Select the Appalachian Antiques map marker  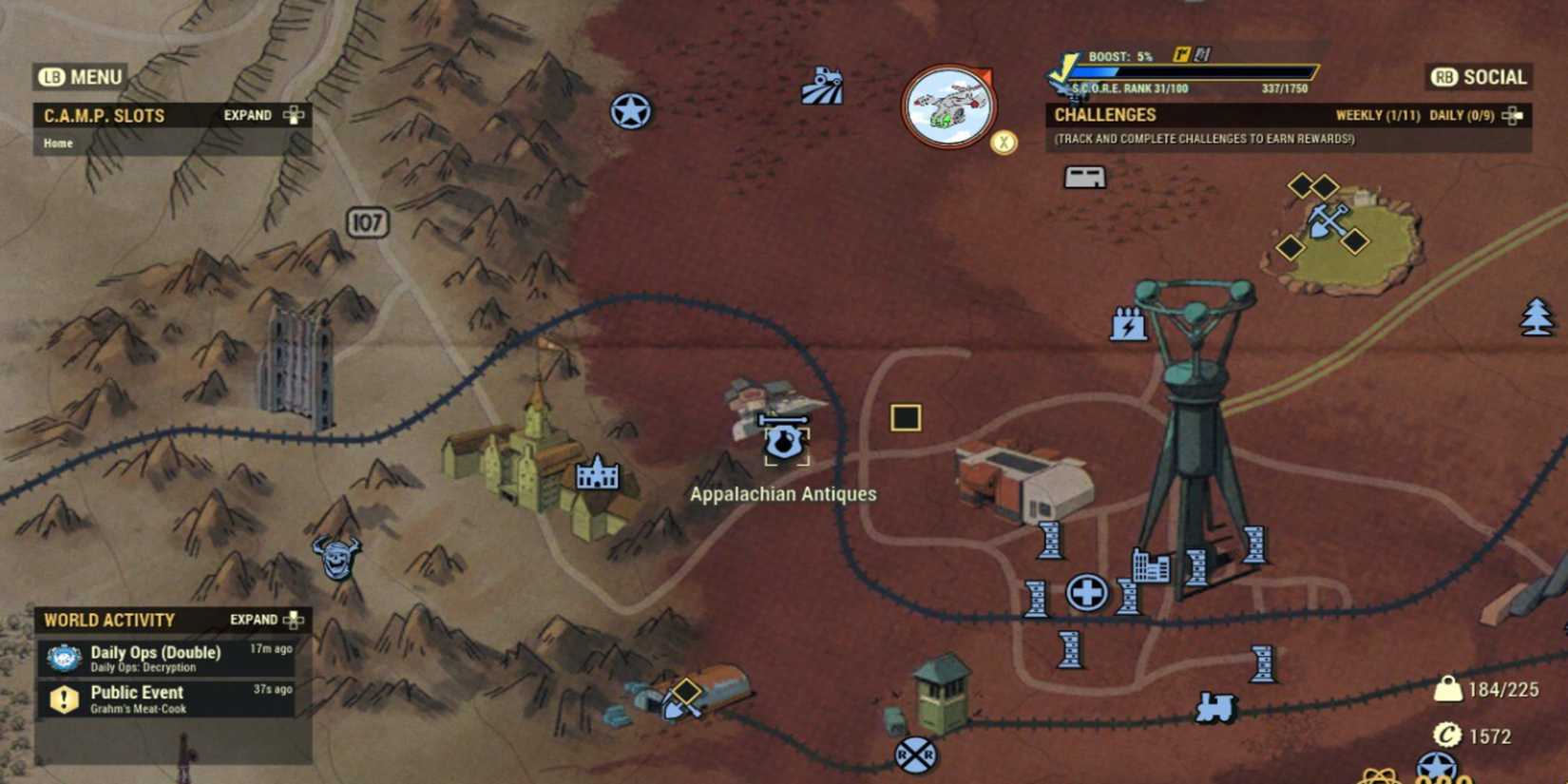click(782, 440)
